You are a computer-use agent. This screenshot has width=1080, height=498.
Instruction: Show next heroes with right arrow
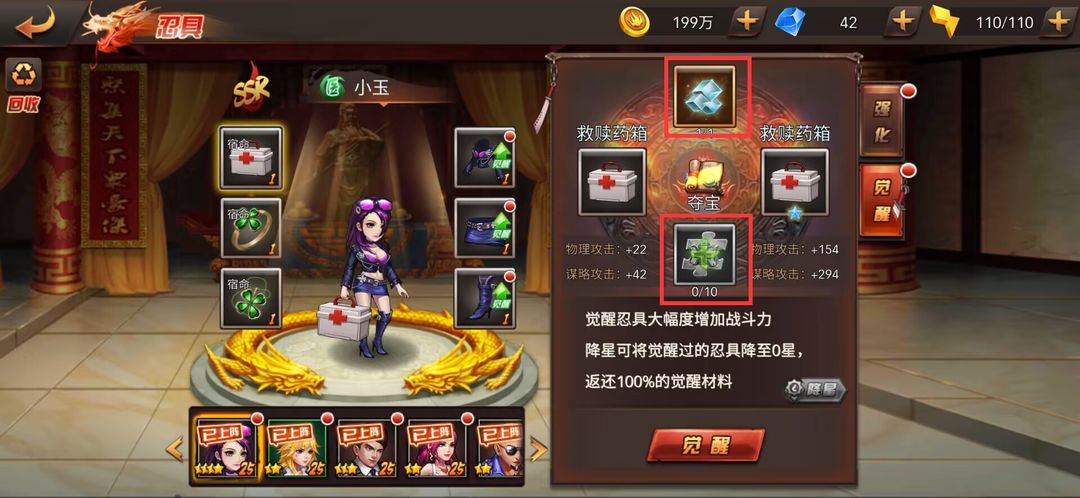pyautogui.click(x=539, y=449)
